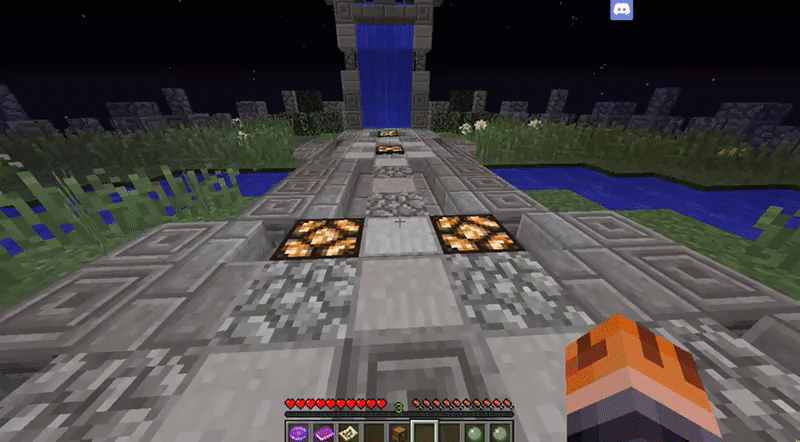Select the purple disc item in hotbar
The height and width of the screenshot is (442, 800).
pyautogui.click(x=298, y=432)
